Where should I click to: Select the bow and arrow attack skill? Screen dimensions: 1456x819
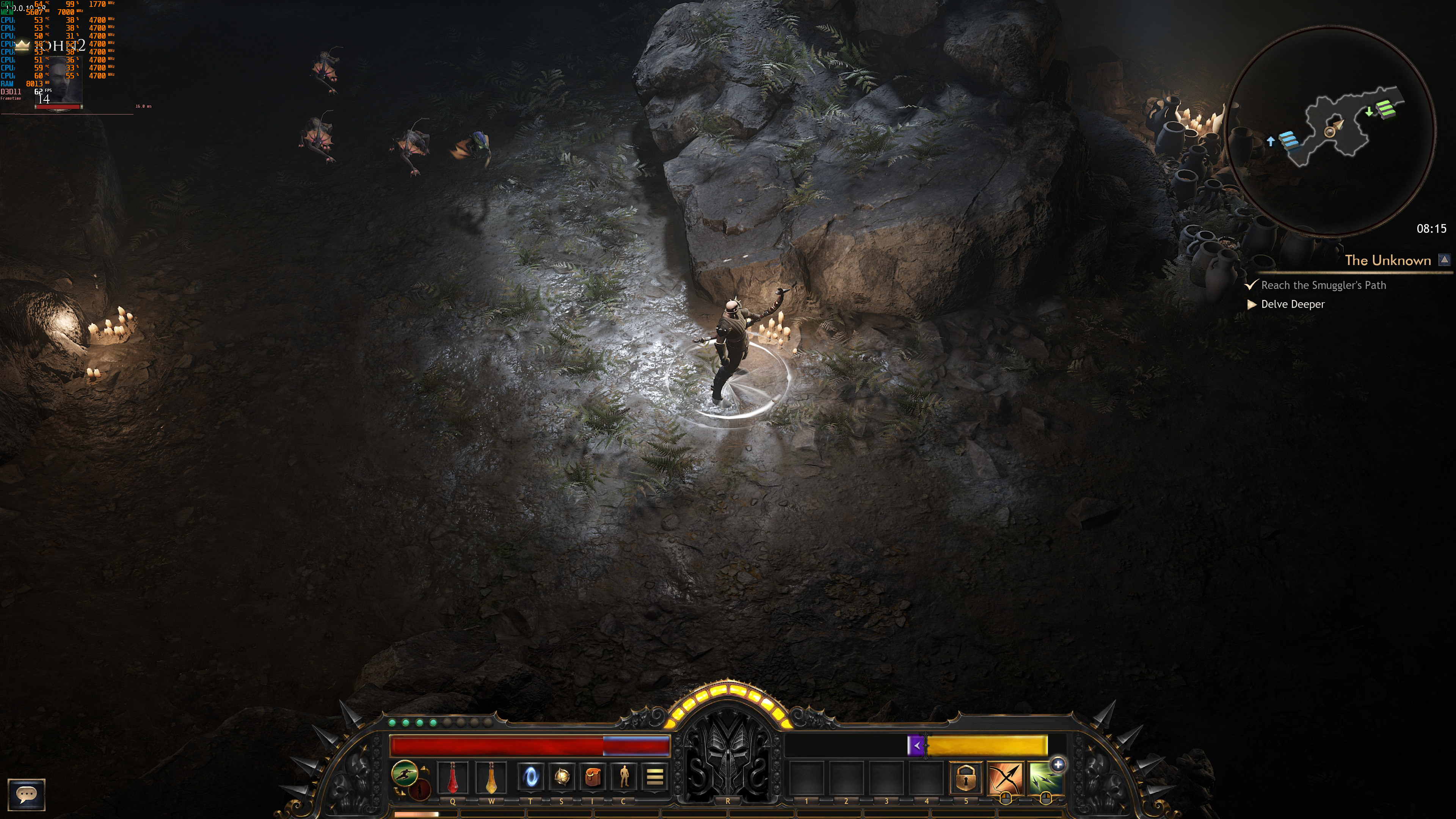pos(1006,778)
